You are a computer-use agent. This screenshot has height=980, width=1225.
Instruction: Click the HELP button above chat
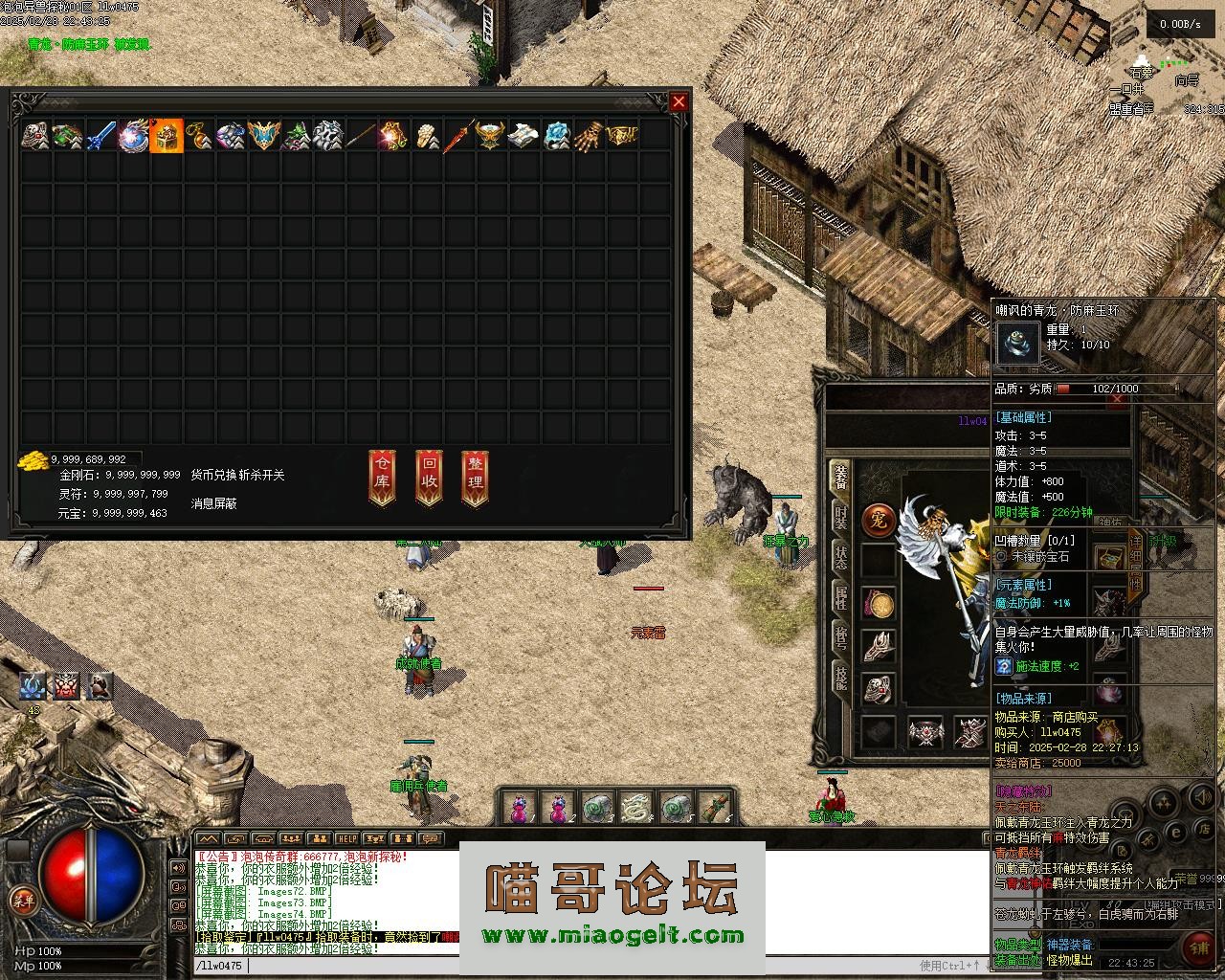(x=346, y=839)
